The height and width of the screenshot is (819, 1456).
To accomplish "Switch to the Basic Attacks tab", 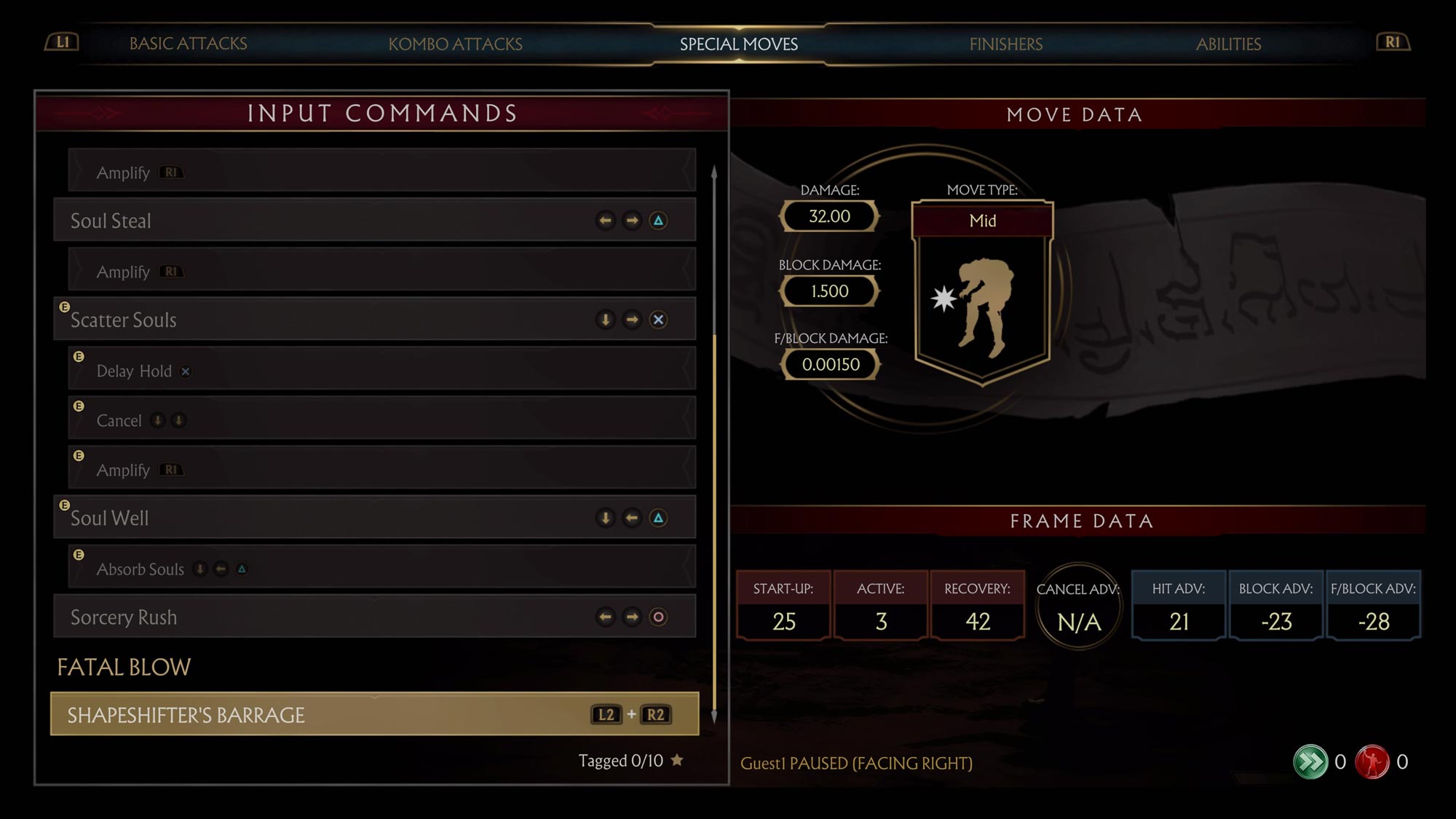I will (188, 44).
